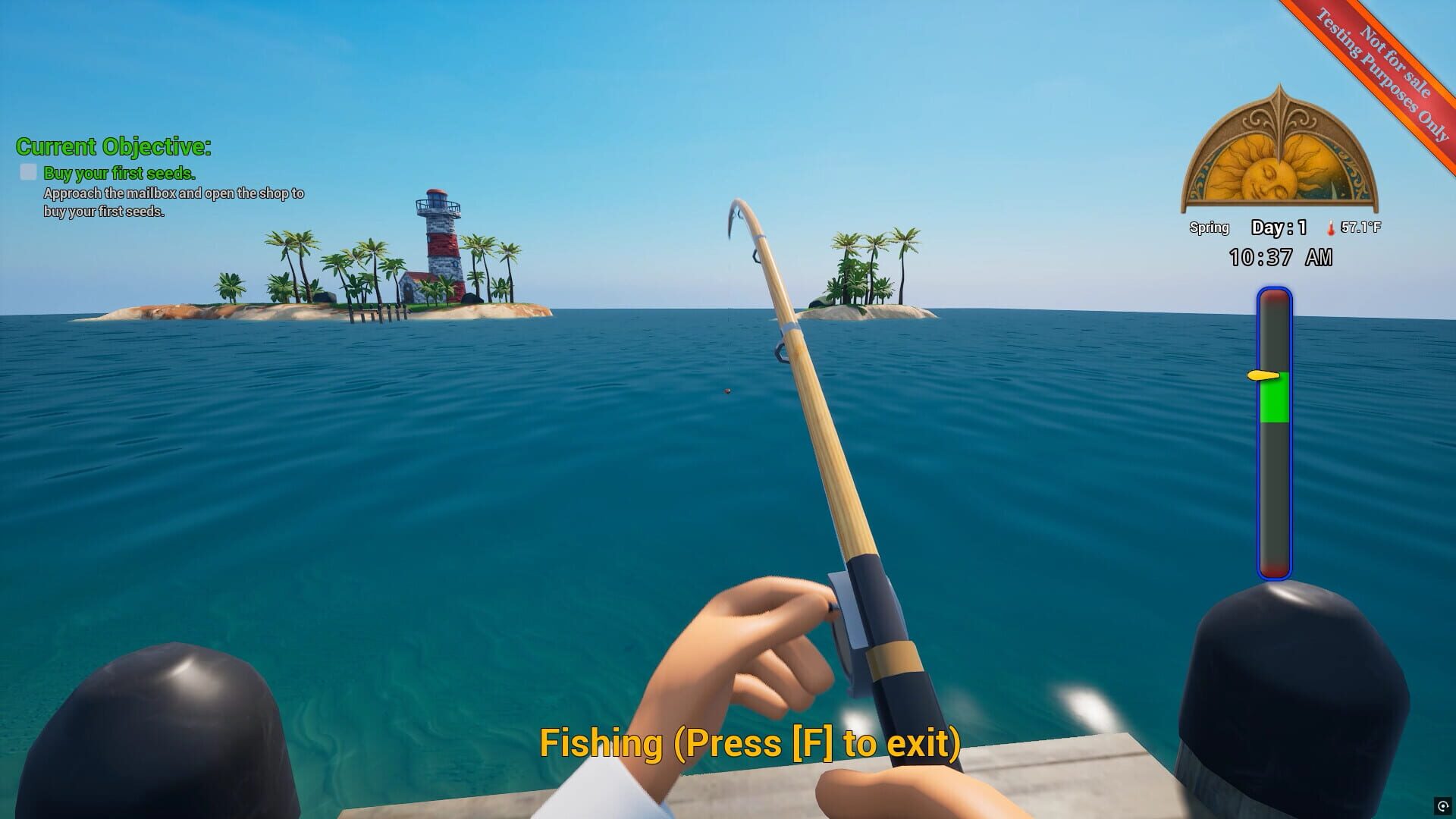Click the circular sync icon in bottom-right corner
The height and width of the screenshot is (819, 1456).
click(1443, 806)
